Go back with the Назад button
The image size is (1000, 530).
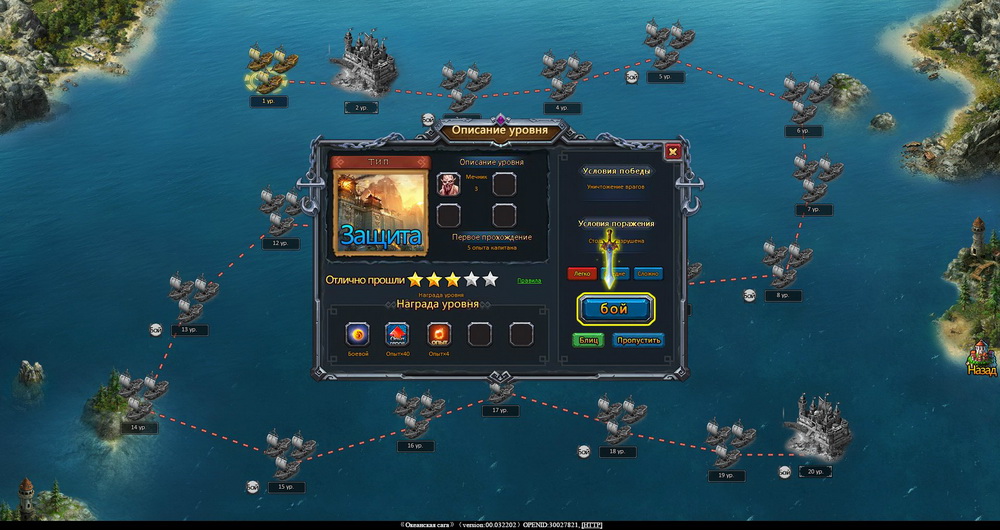click(982, 357)
